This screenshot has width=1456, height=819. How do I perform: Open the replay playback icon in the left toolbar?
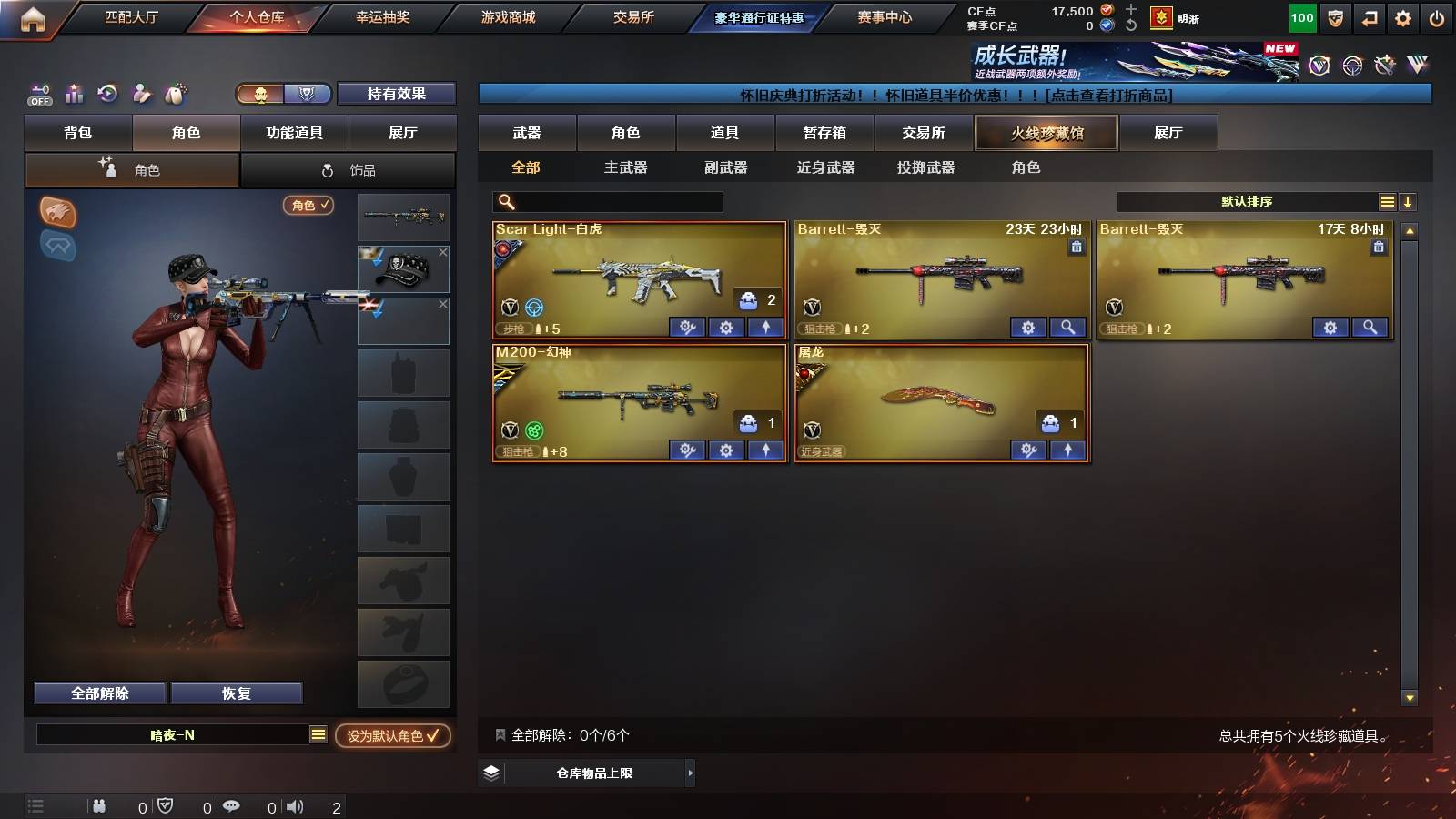(108, 93)
